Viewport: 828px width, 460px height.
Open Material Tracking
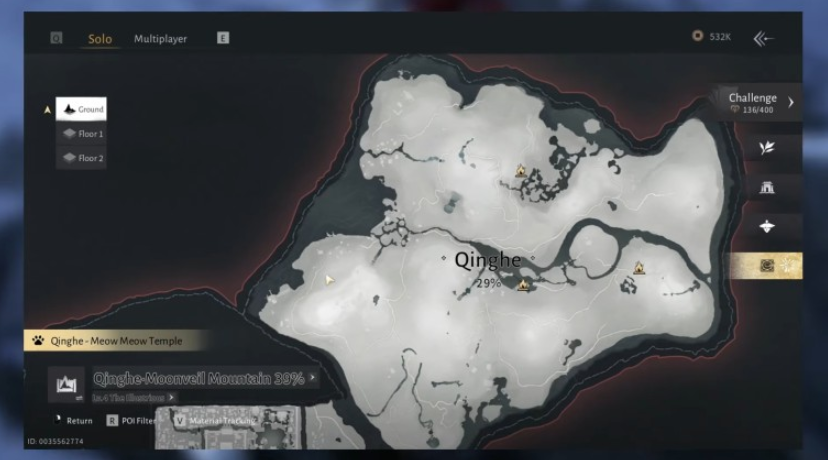pos(213,421)
